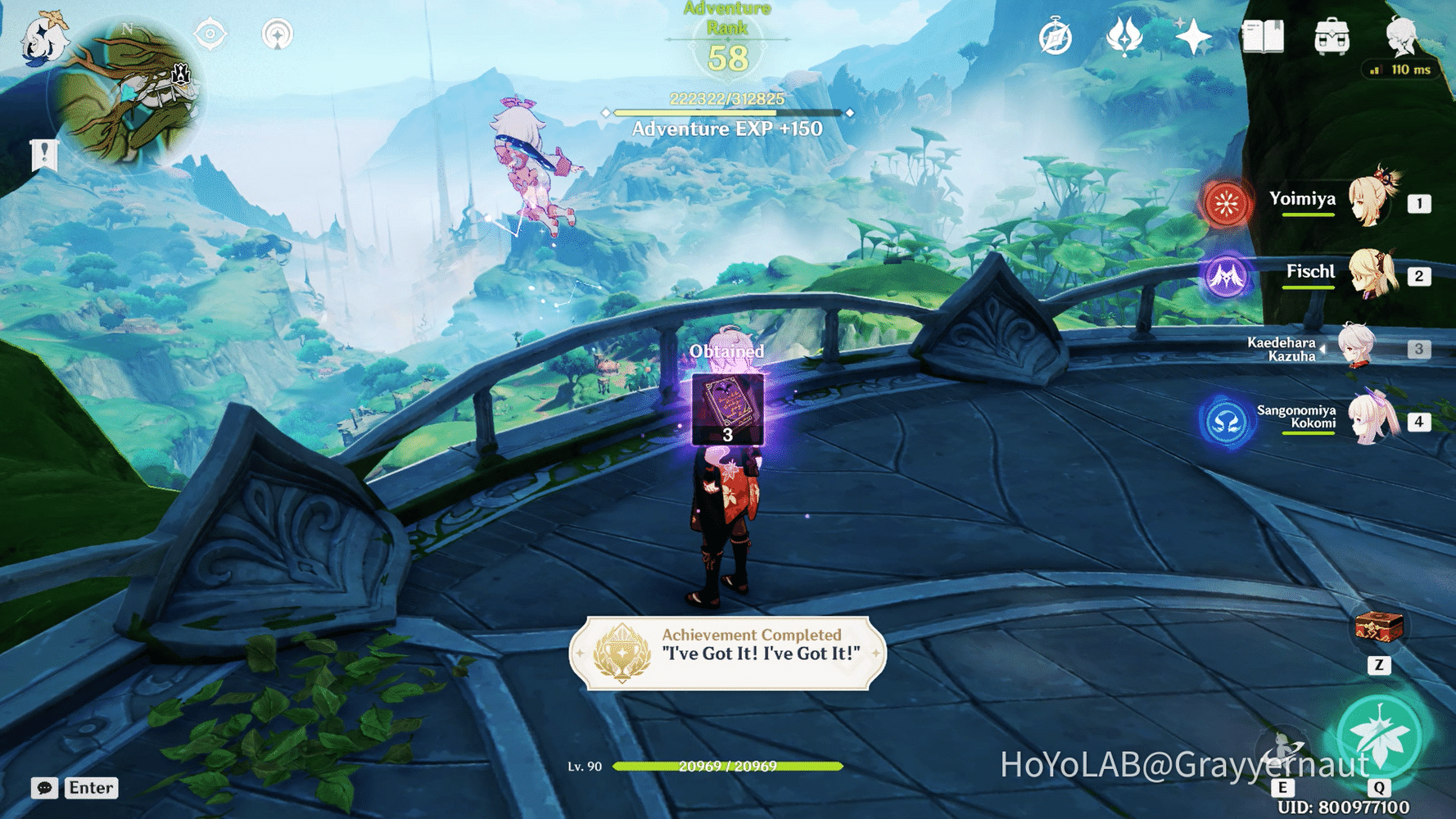Screen dimensions: 1456x819
Task: Open chat via the speech bubble icon
Action: point(43,788)
